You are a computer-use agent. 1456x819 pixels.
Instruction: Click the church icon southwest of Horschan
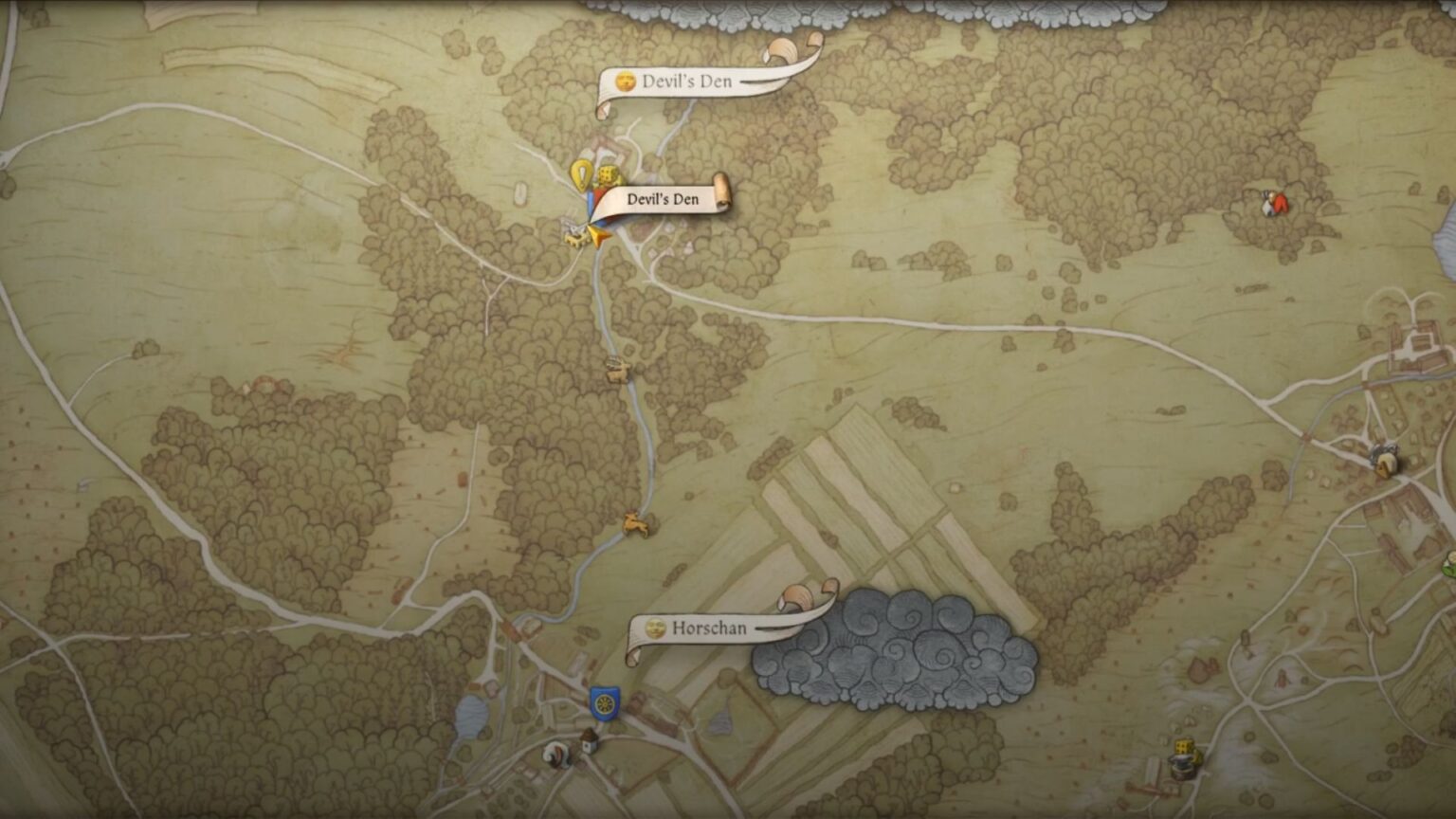click(589, 741)
